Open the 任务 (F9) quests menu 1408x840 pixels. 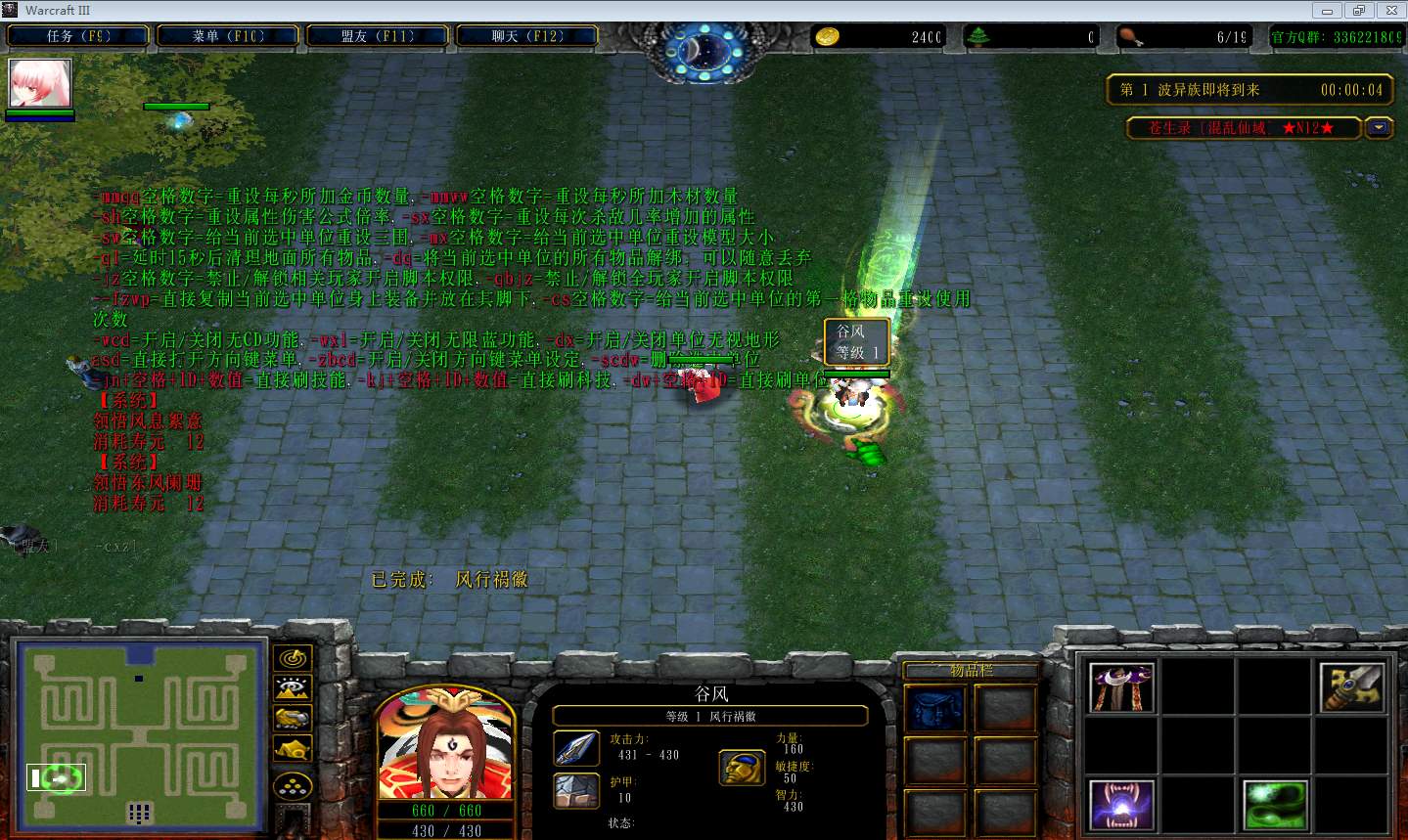(x=78, y=36)
